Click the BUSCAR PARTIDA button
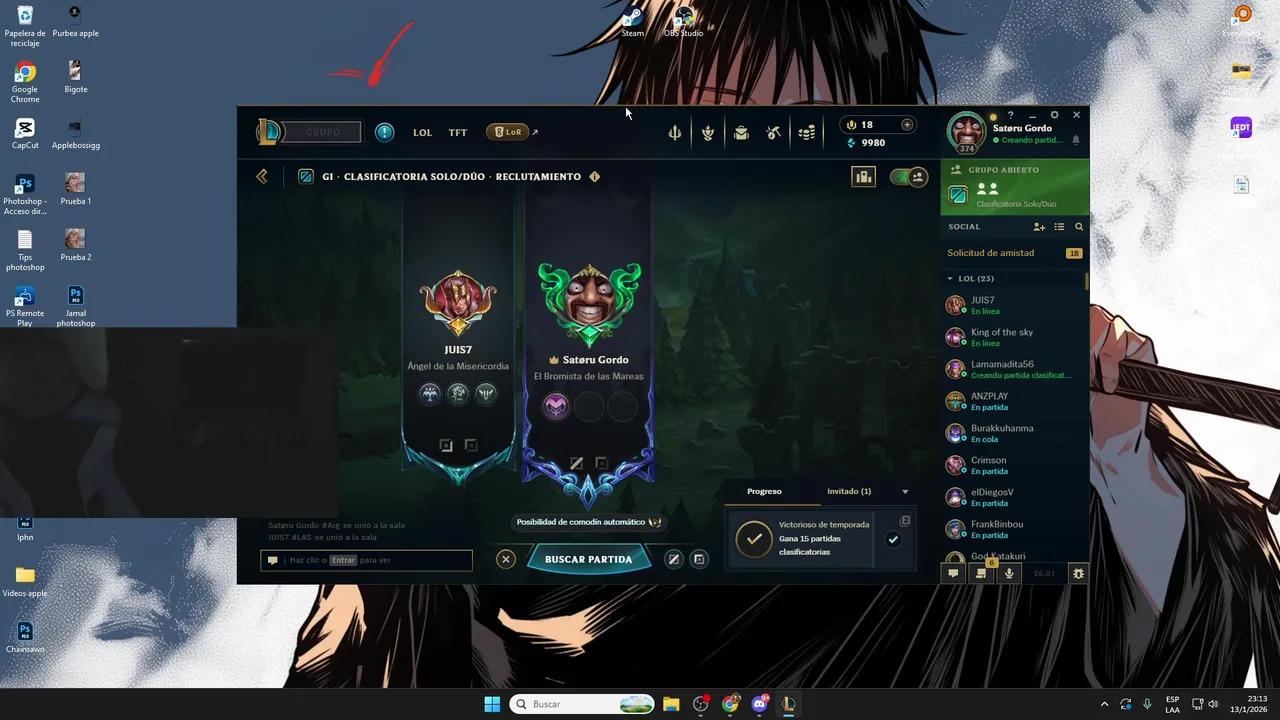 (588, 559)
